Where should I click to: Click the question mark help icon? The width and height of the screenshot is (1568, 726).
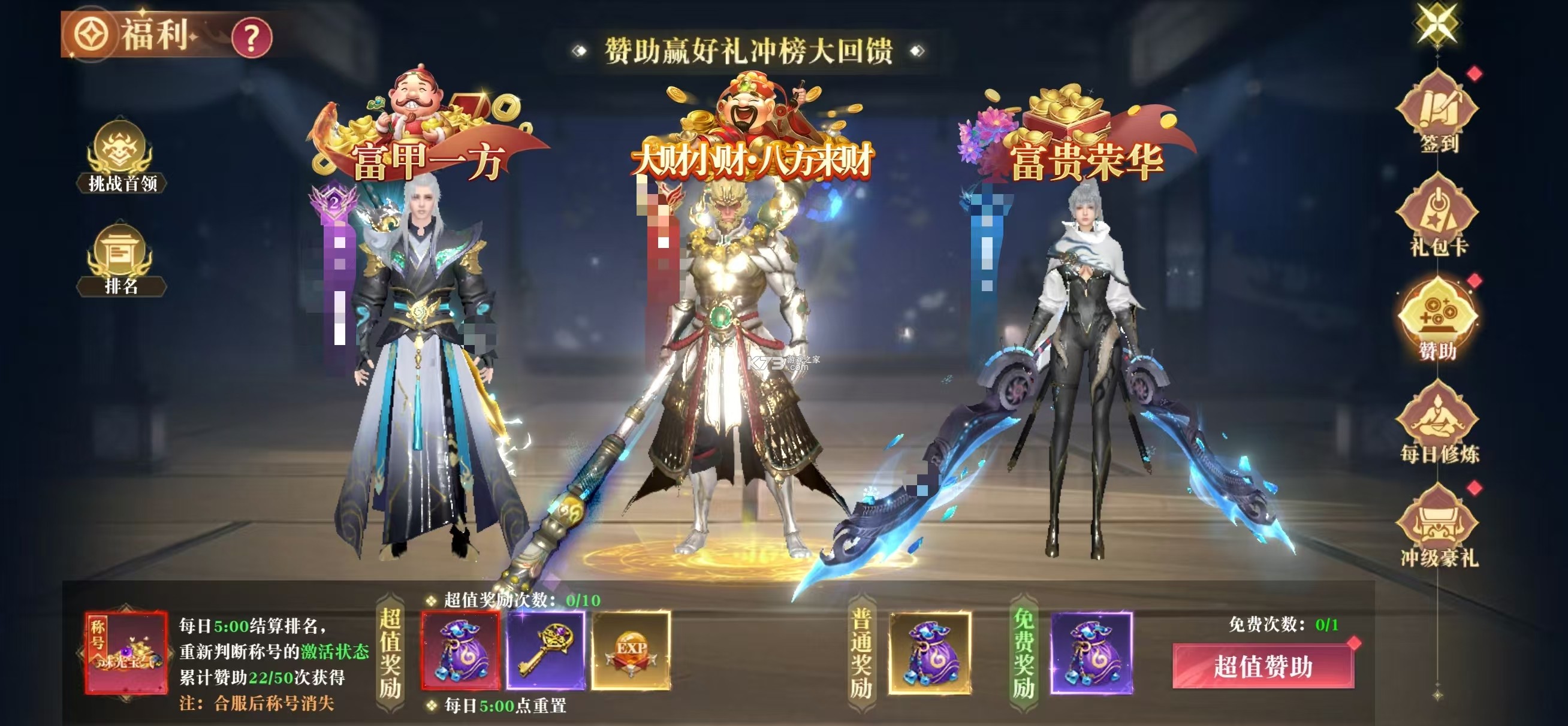[254, 37]
